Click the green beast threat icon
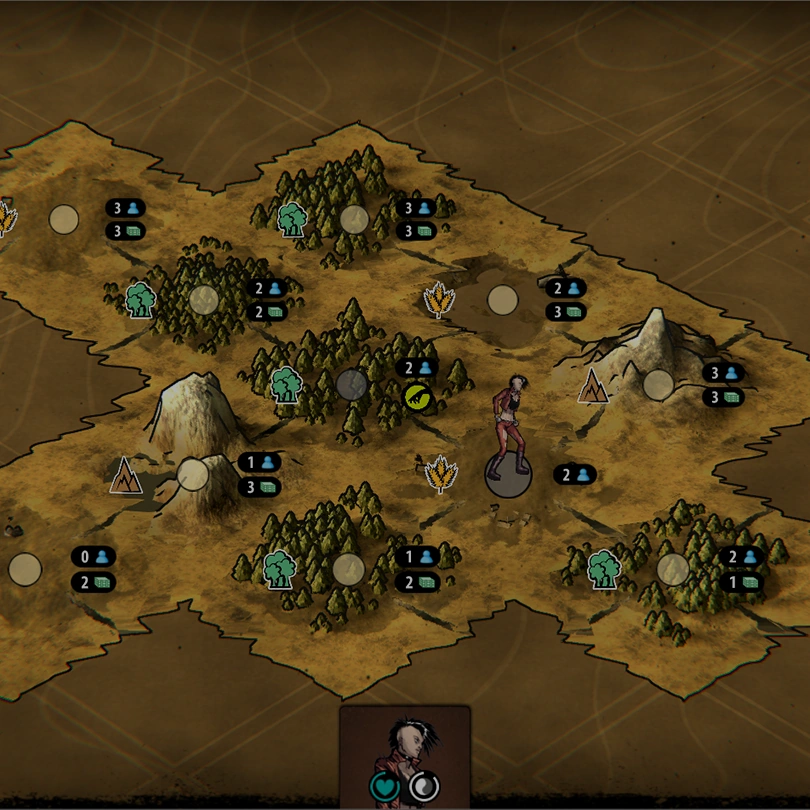Image resolution: width=810 pixels, height=810 pixels. point(417,397)
